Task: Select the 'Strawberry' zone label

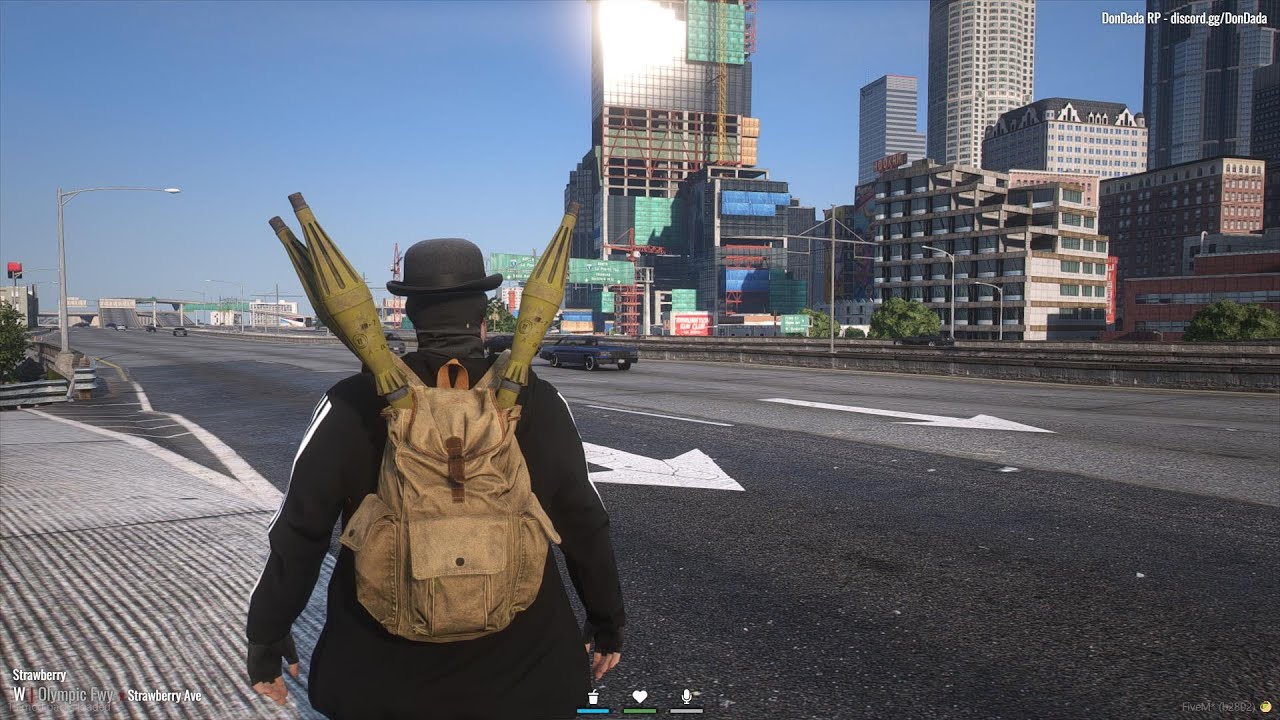Action: coord(40,675)
